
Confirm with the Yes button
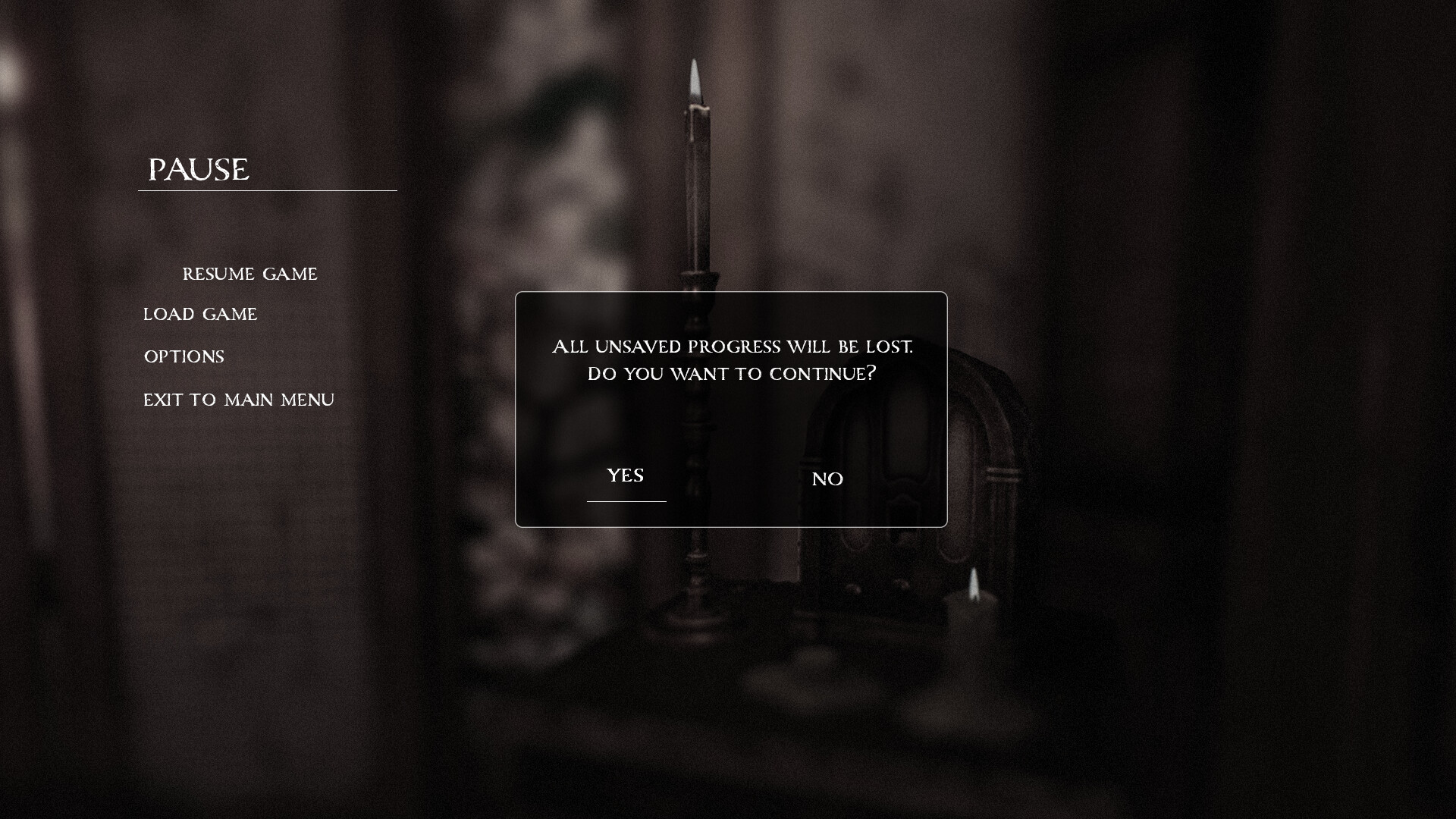pyautogui.click(x=626, y=476)
